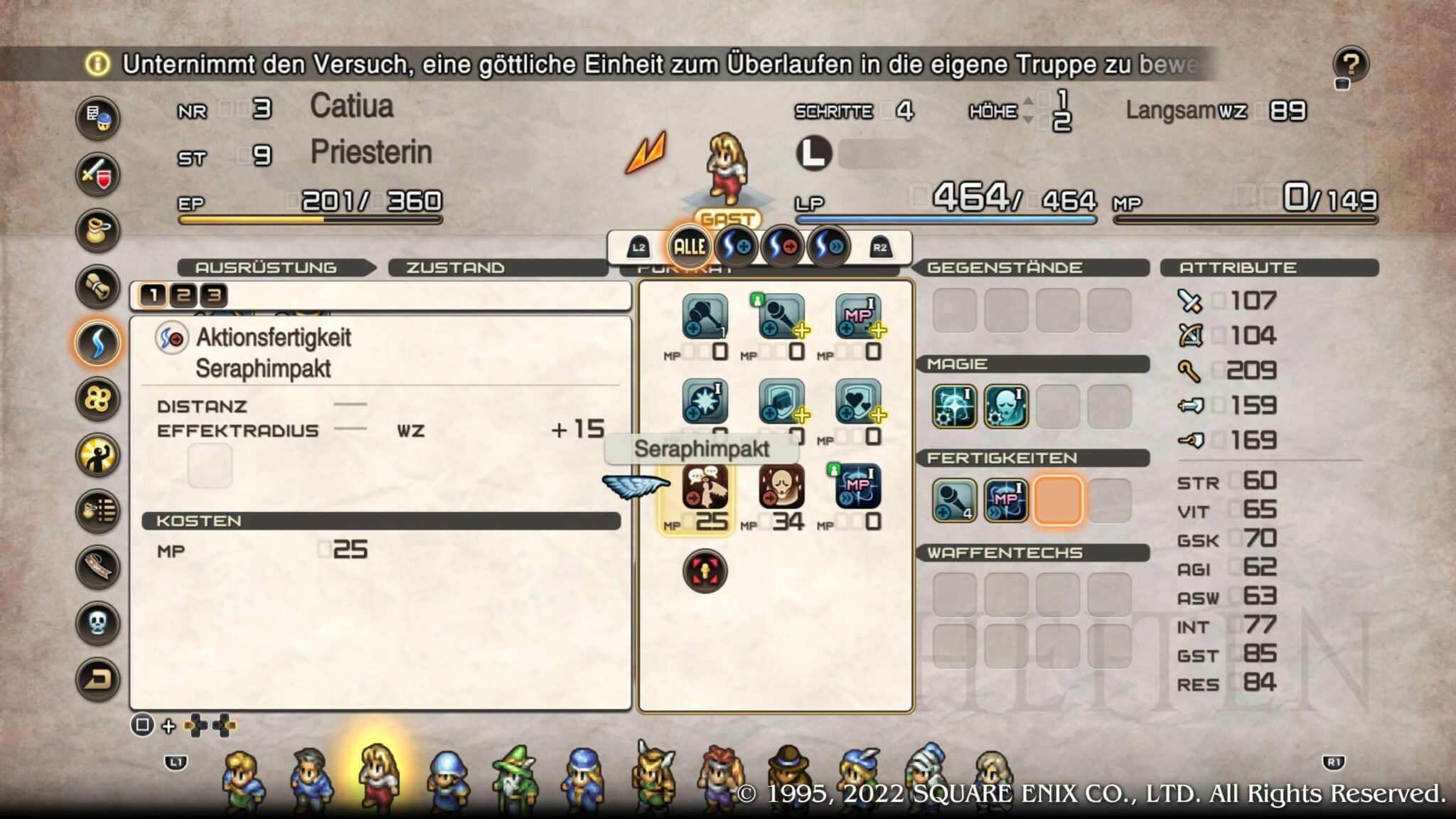Click the return arrow sidebar button
Image resolution: width=1456 pixels, height=819 pixels.
pos(97,680)
